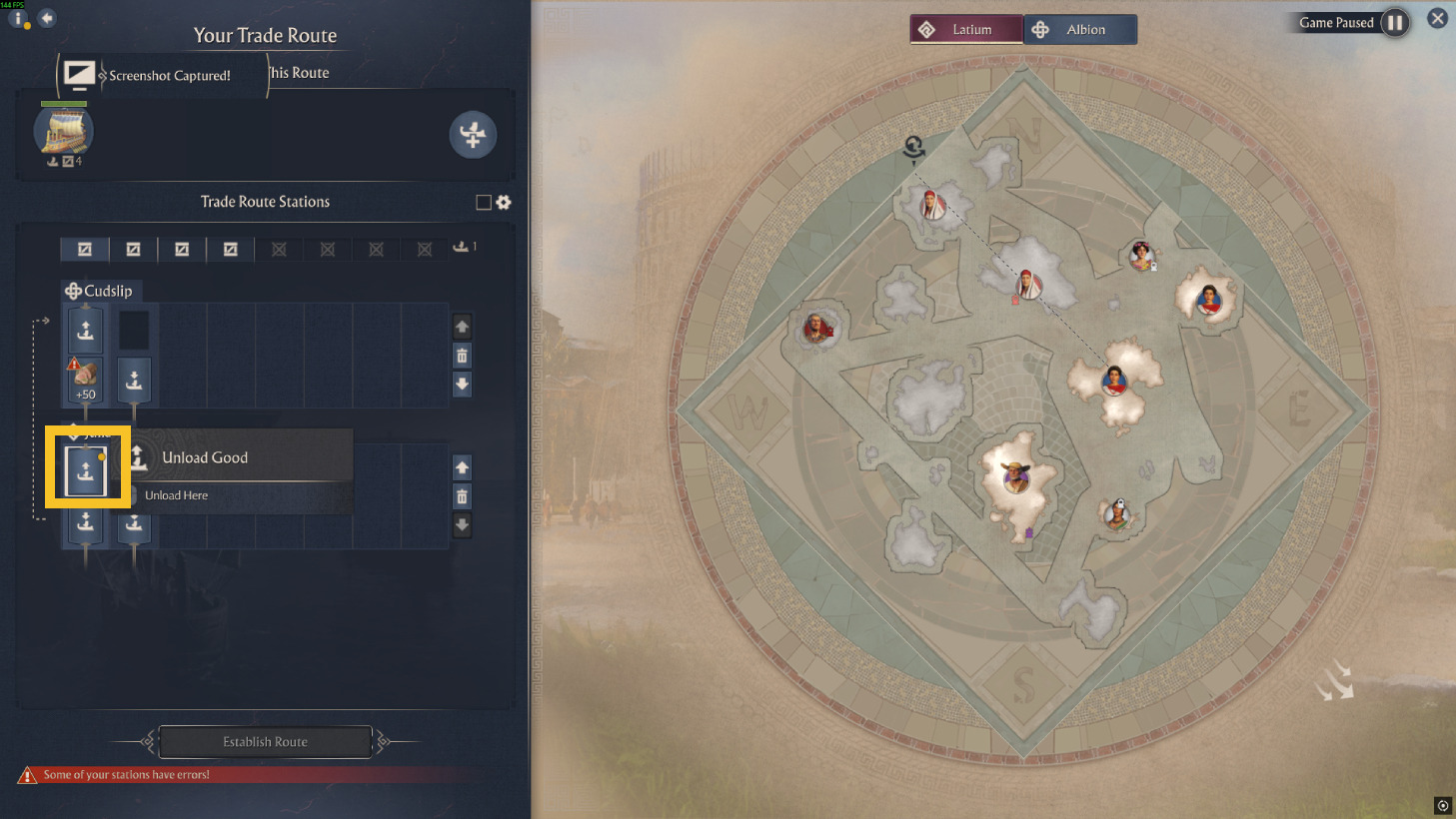The image size is (1456, 819).
Task: Move the second station up
Action: [462, 467]
